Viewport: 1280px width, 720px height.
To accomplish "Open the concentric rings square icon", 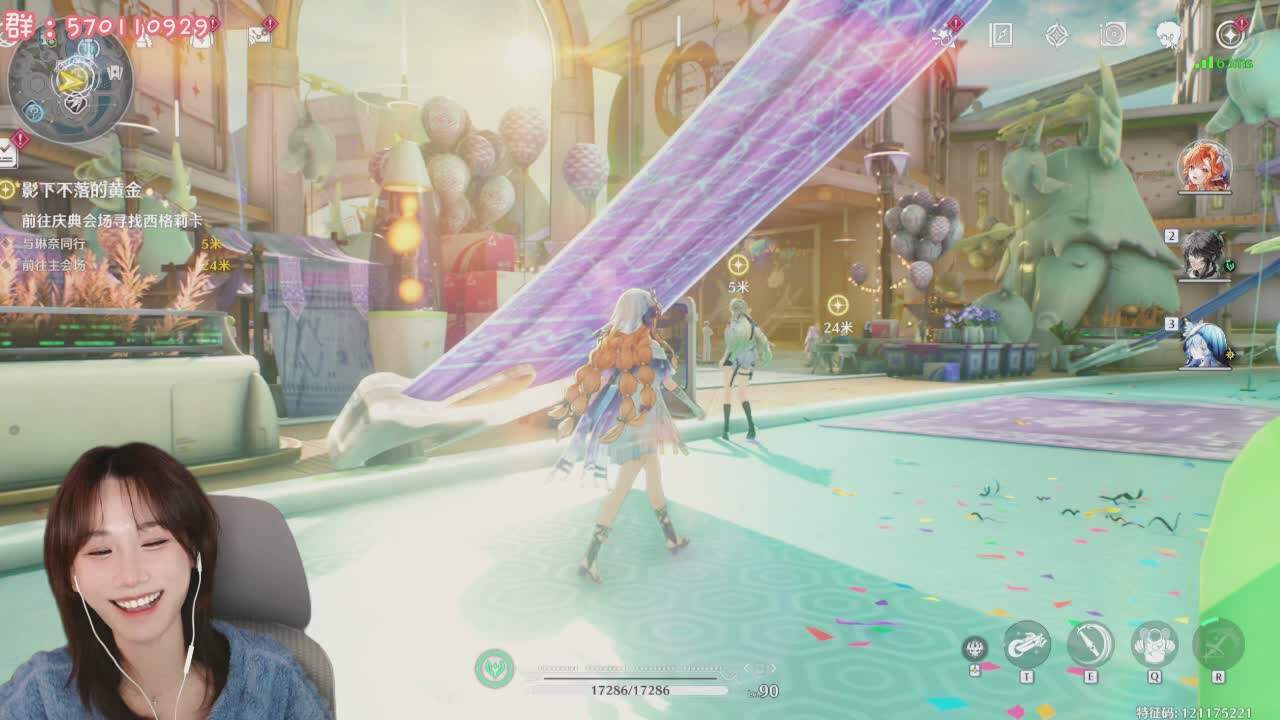I will pyautogui.click(x=1112, y=35).
